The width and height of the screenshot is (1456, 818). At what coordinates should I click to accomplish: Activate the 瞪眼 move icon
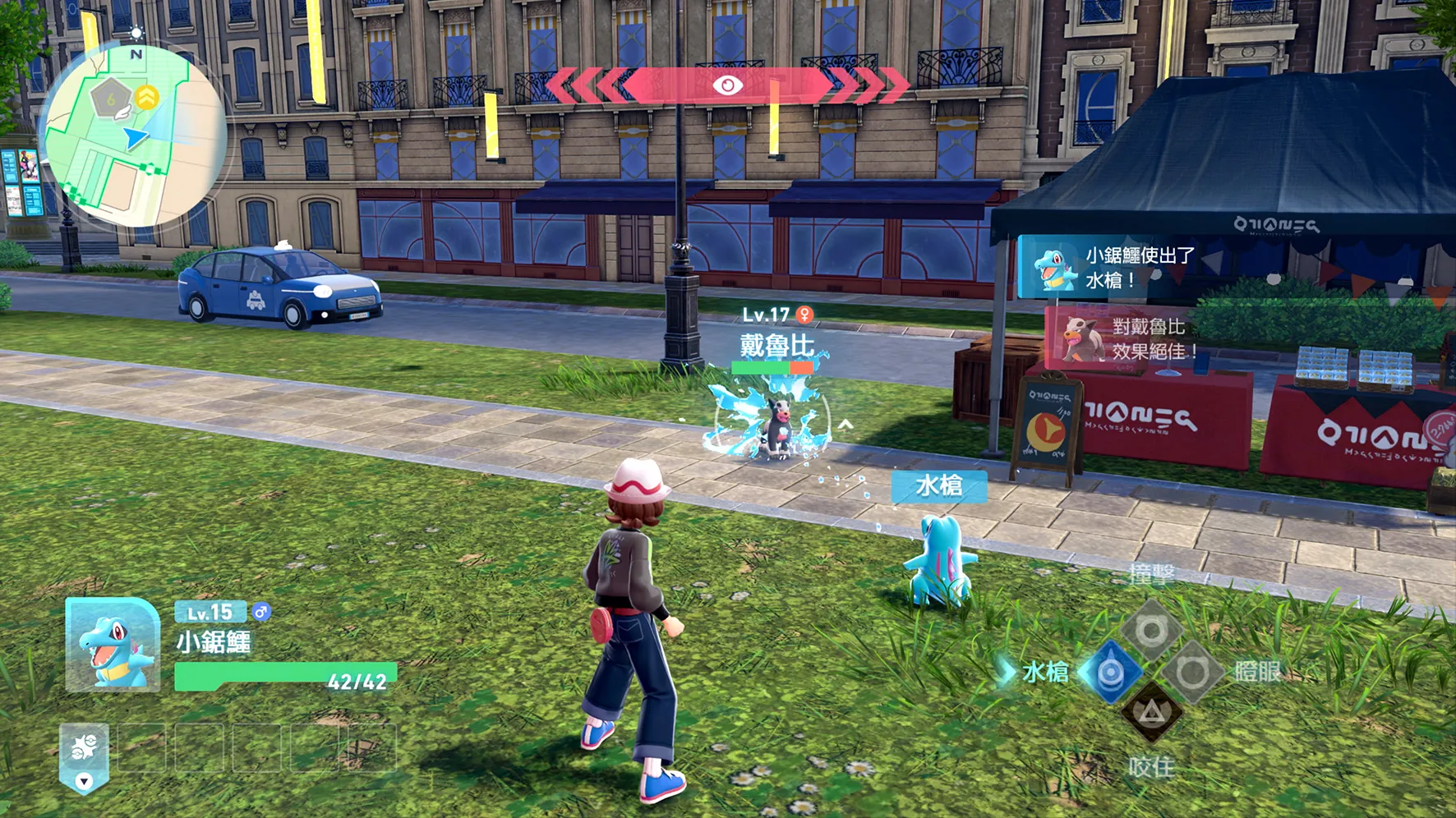[1191, 673]
